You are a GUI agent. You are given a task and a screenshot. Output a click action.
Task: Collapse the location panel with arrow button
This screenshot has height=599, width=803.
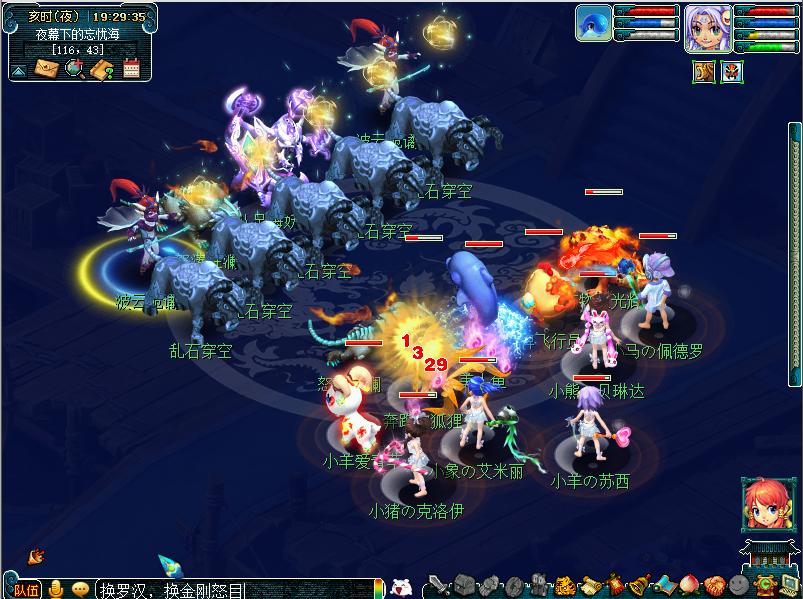18,69
